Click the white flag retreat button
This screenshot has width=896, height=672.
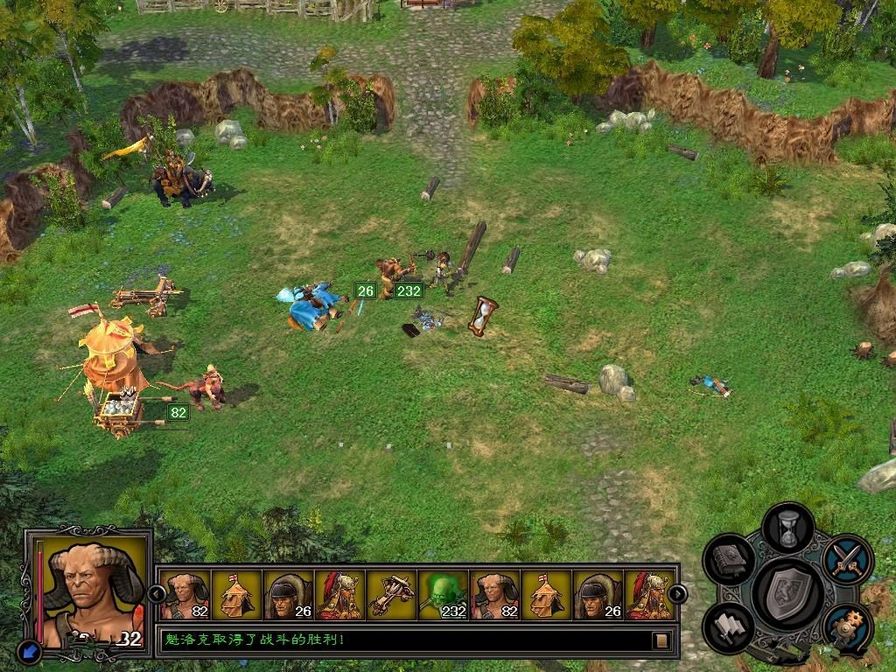[x=729, y=627]
